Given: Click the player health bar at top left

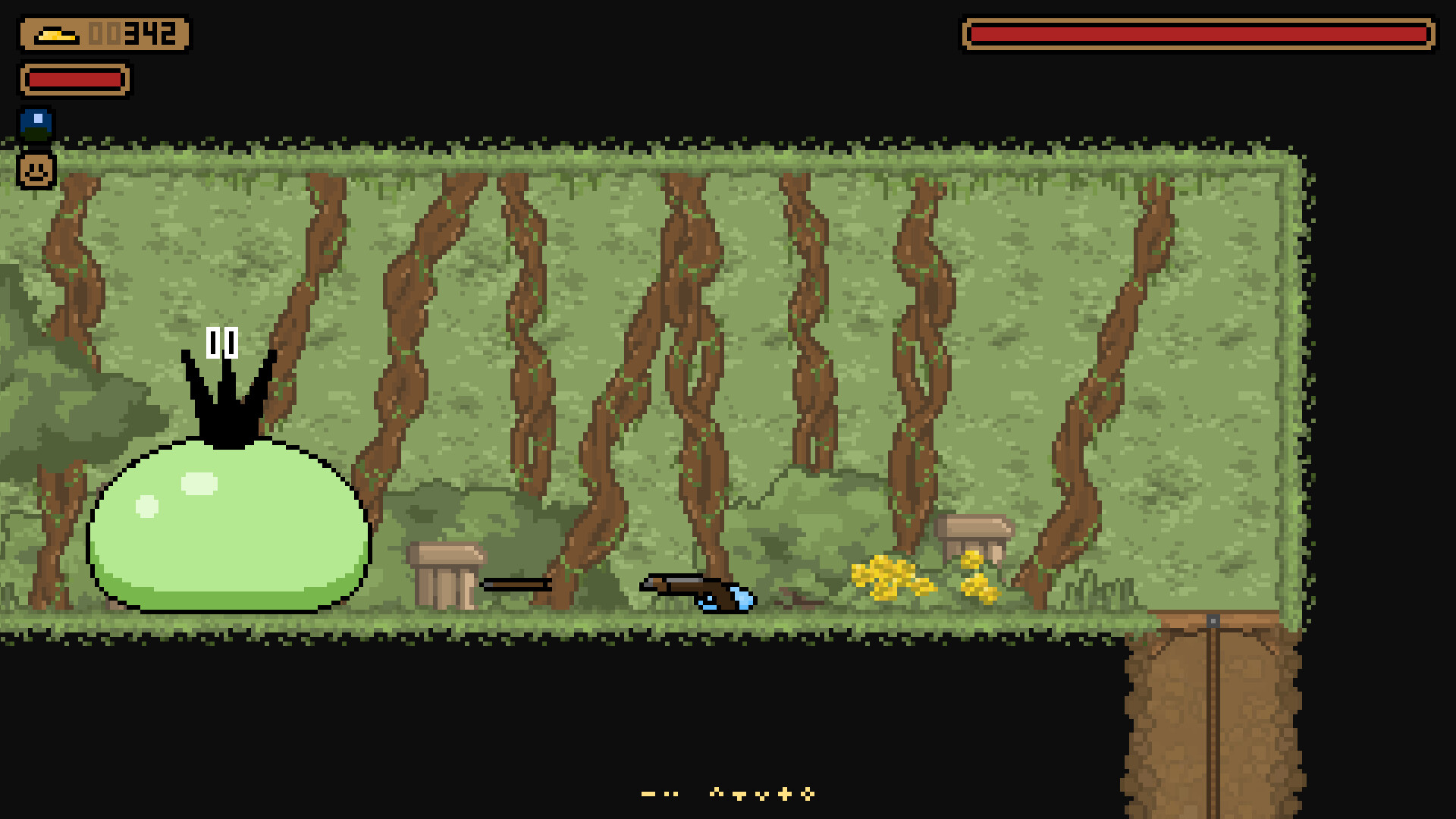Looking at the screenshot, I should pos(76,79).
